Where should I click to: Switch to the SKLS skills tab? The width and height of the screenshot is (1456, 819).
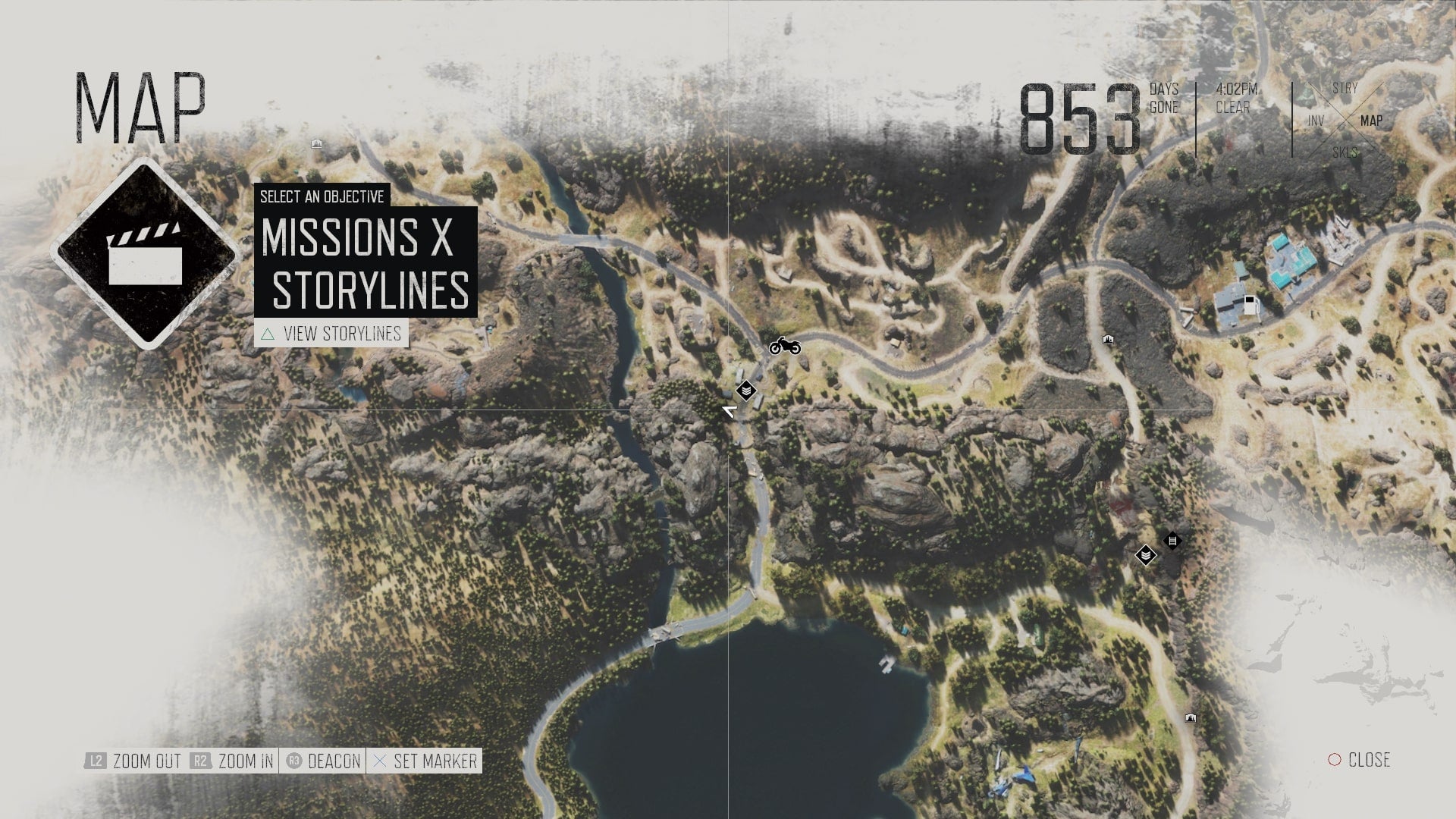point(1346,149)
